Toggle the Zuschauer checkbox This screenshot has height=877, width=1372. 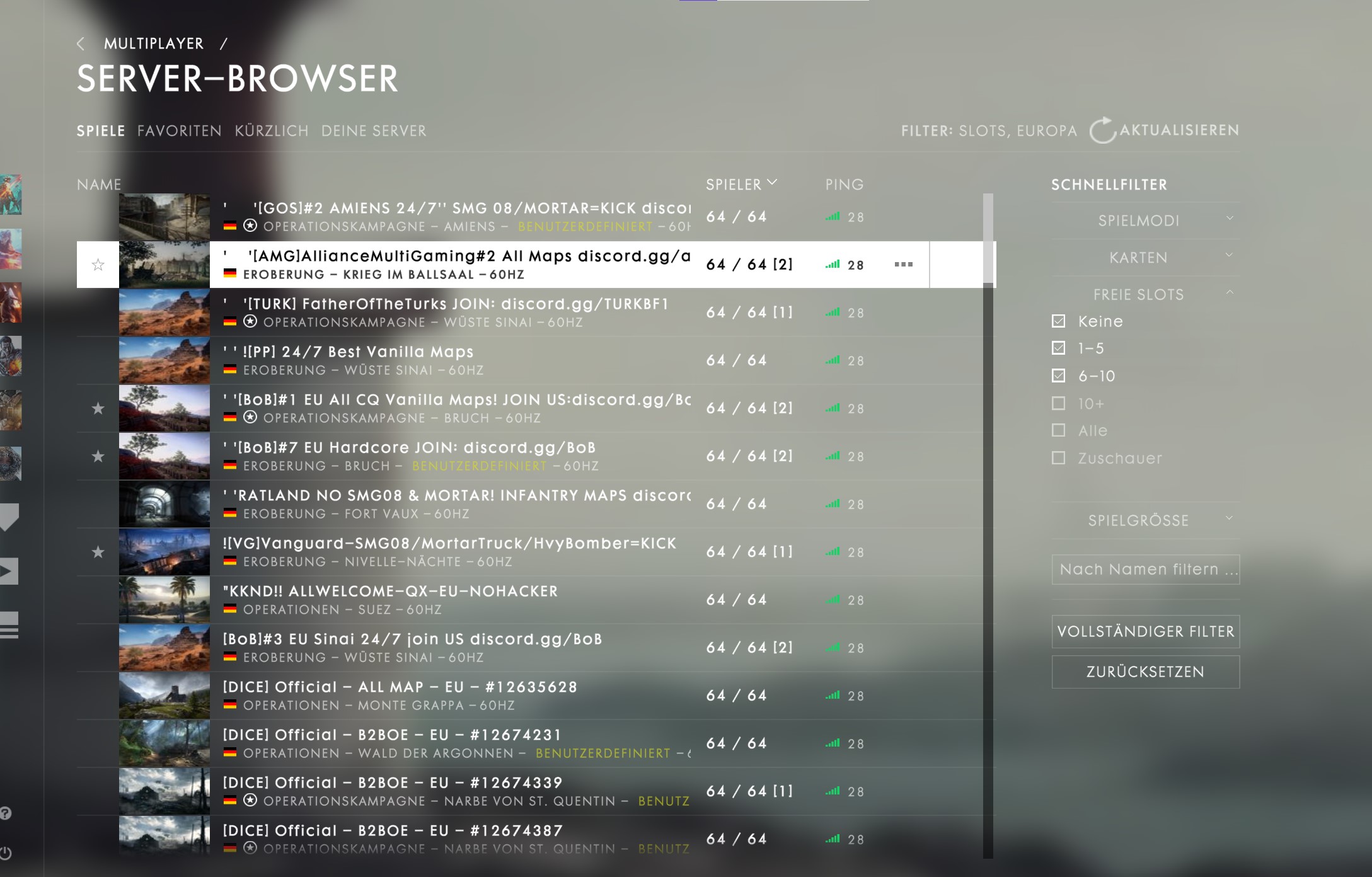(x=1059, y=458)
